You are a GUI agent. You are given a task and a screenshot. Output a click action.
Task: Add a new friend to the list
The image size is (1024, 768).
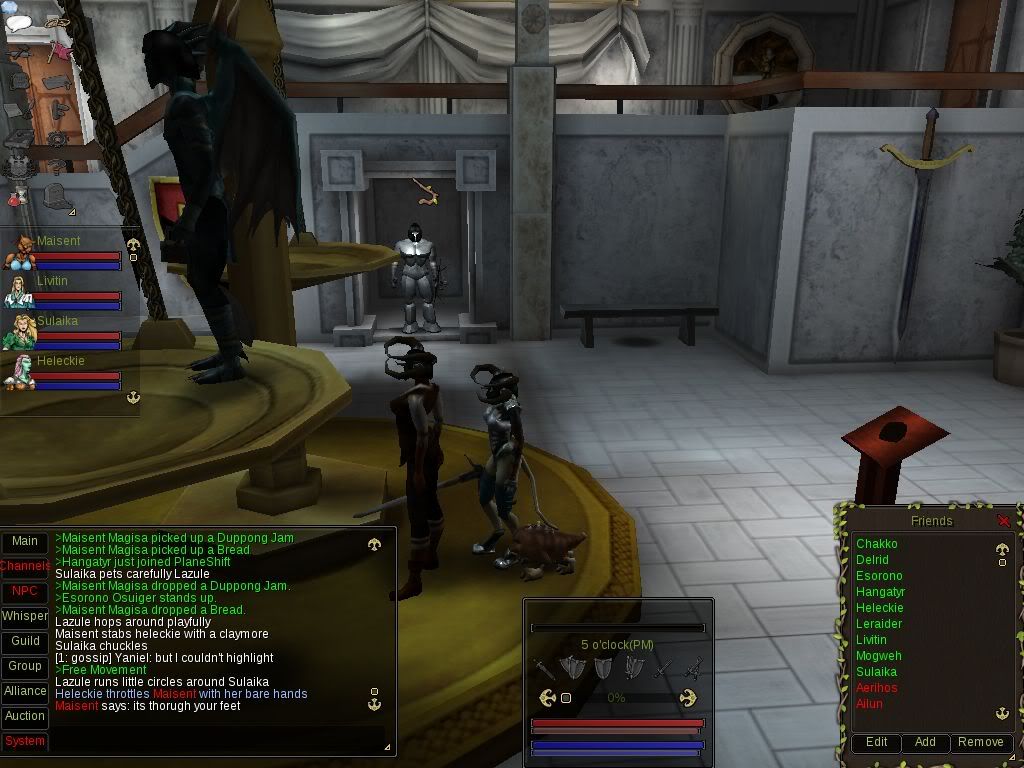(925, 742)
